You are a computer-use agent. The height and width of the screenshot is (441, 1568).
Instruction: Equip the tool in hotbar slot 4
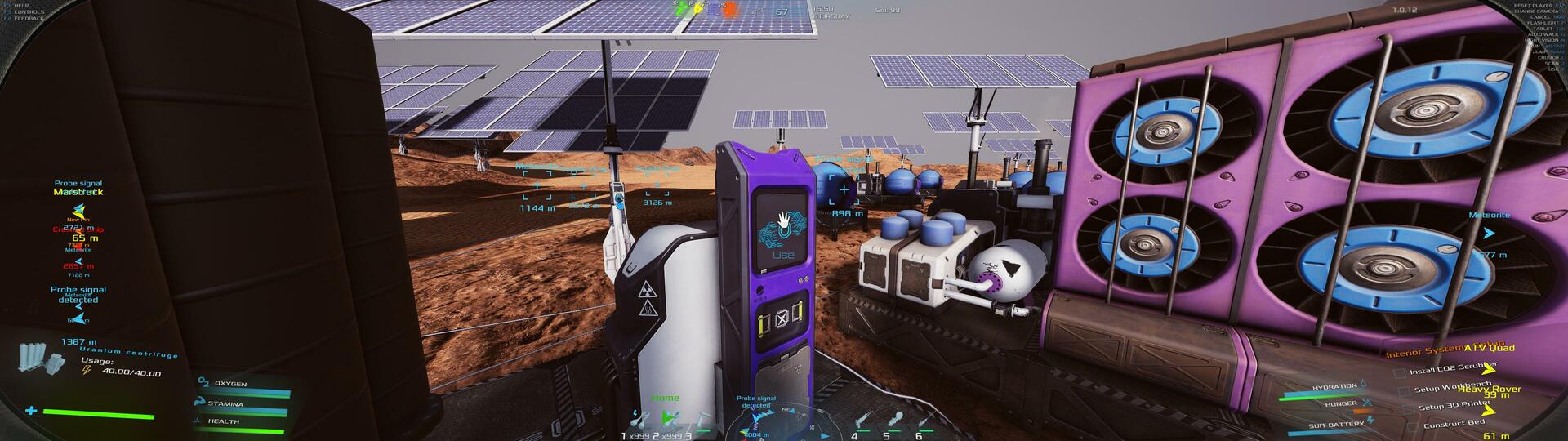click(862, 421)
